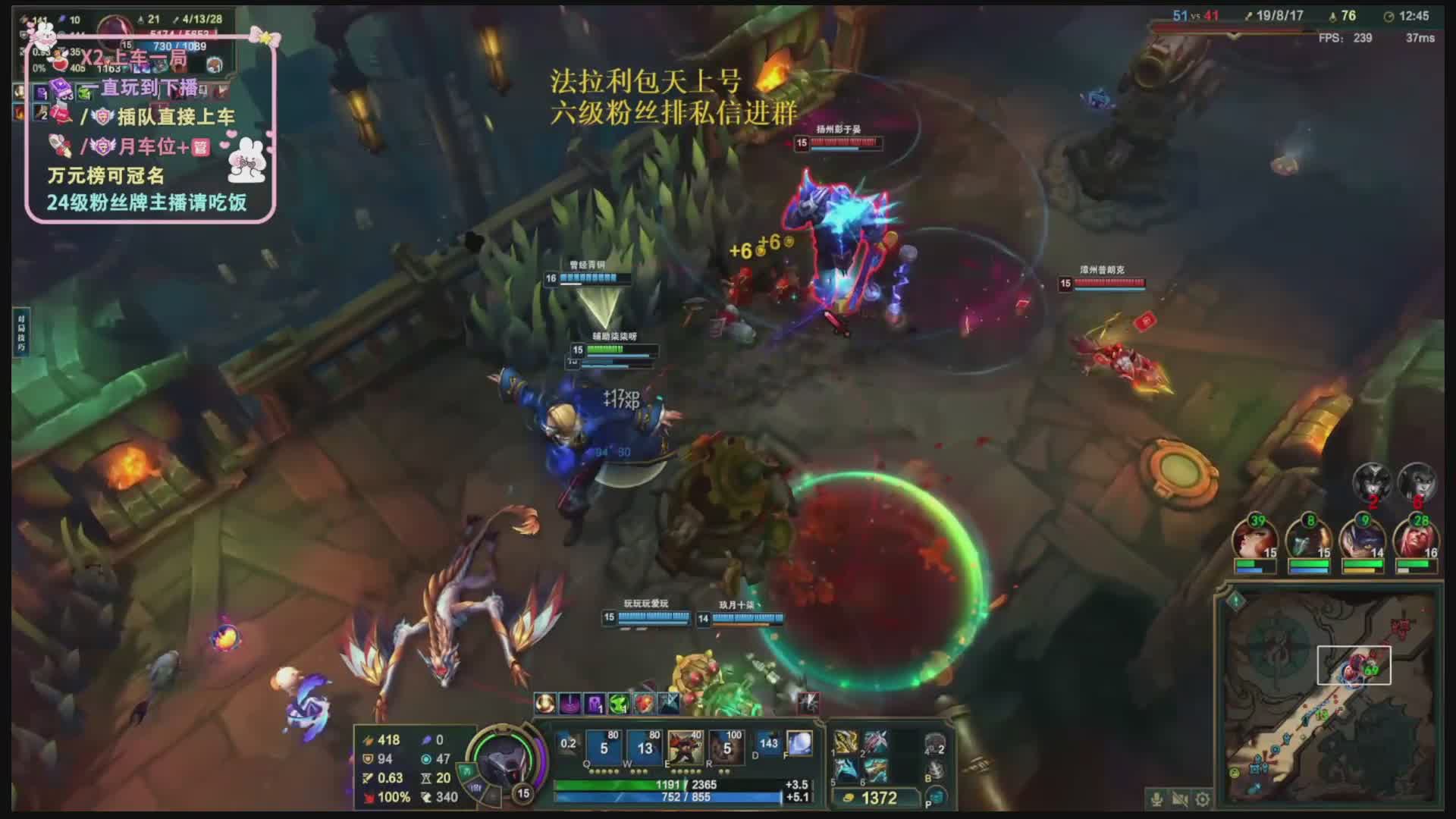This screenshot has width=1456, height=819.
Task: Use the item in inventory slot 2
Action: 875,742
